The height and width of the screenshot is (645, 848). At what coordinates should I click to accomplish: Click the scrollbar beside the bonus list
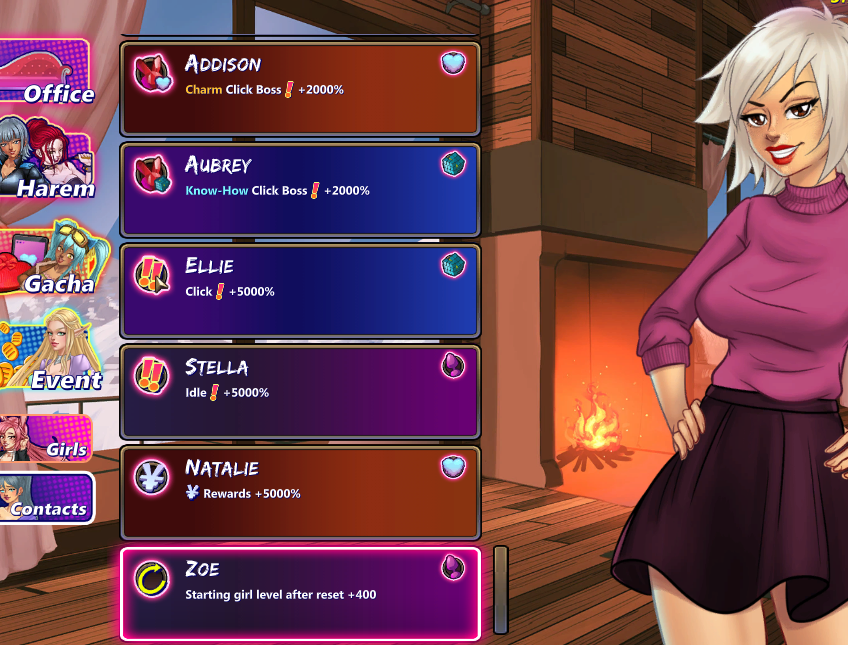501,589
